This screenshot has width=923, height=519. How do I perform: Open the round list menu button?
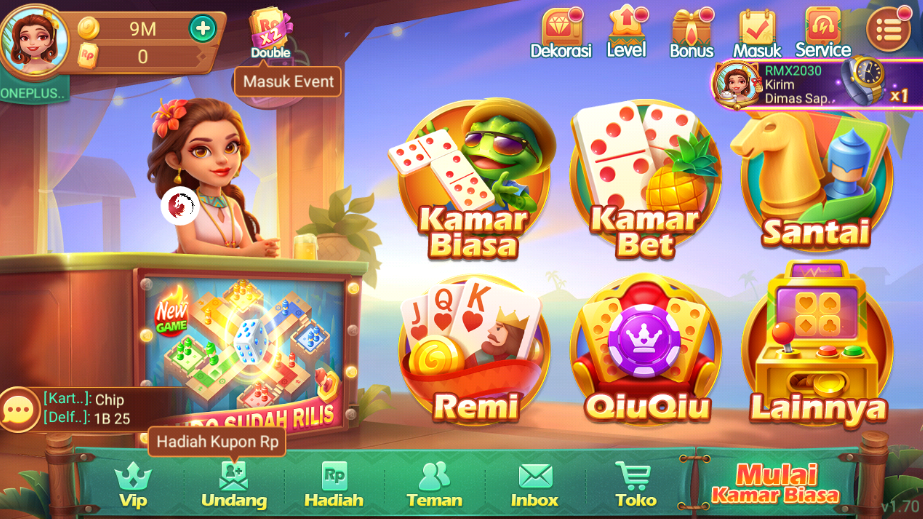coord(888,30)
